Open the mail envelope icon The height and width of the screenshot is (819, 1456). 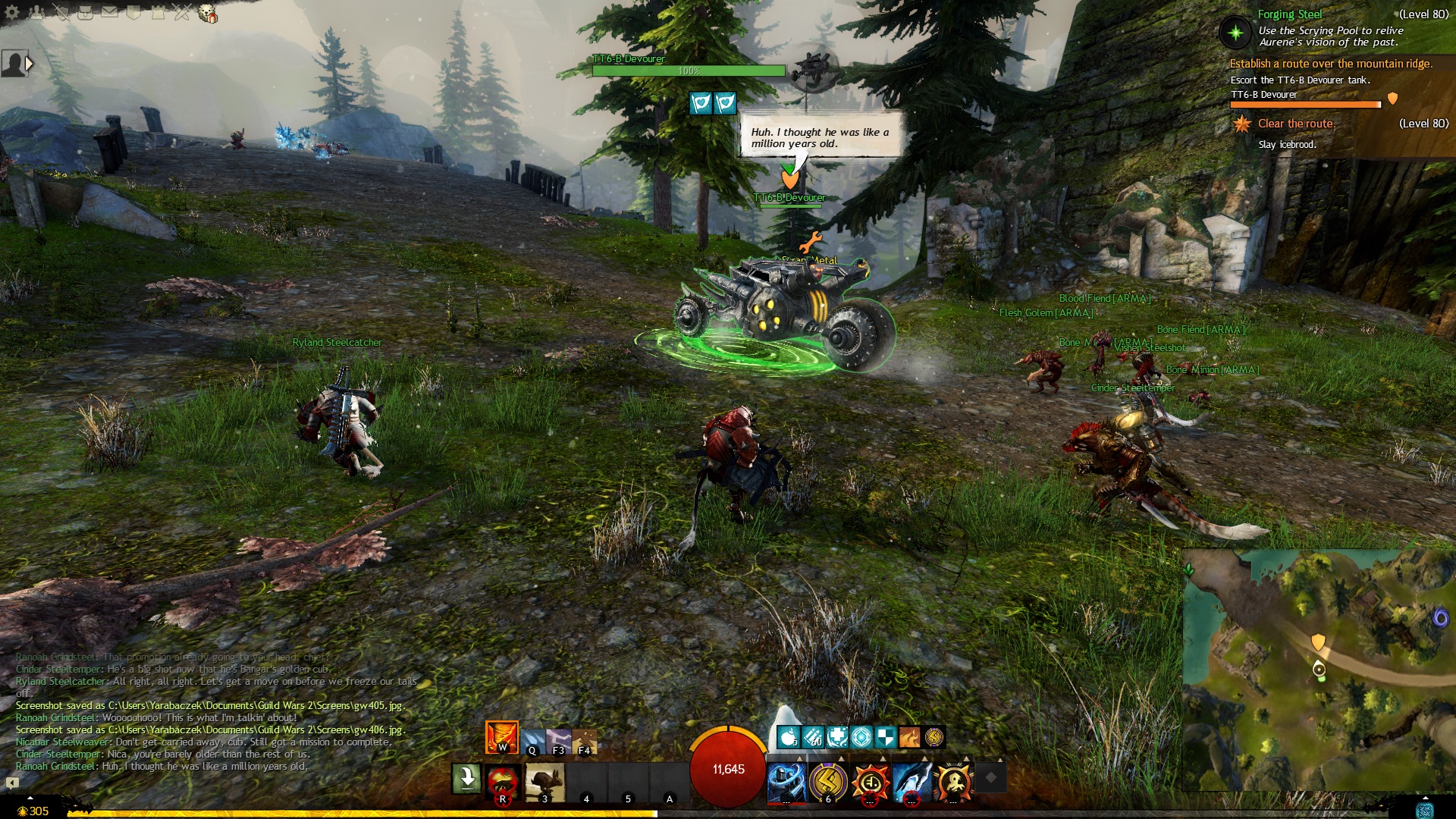[x=109, y=12]
